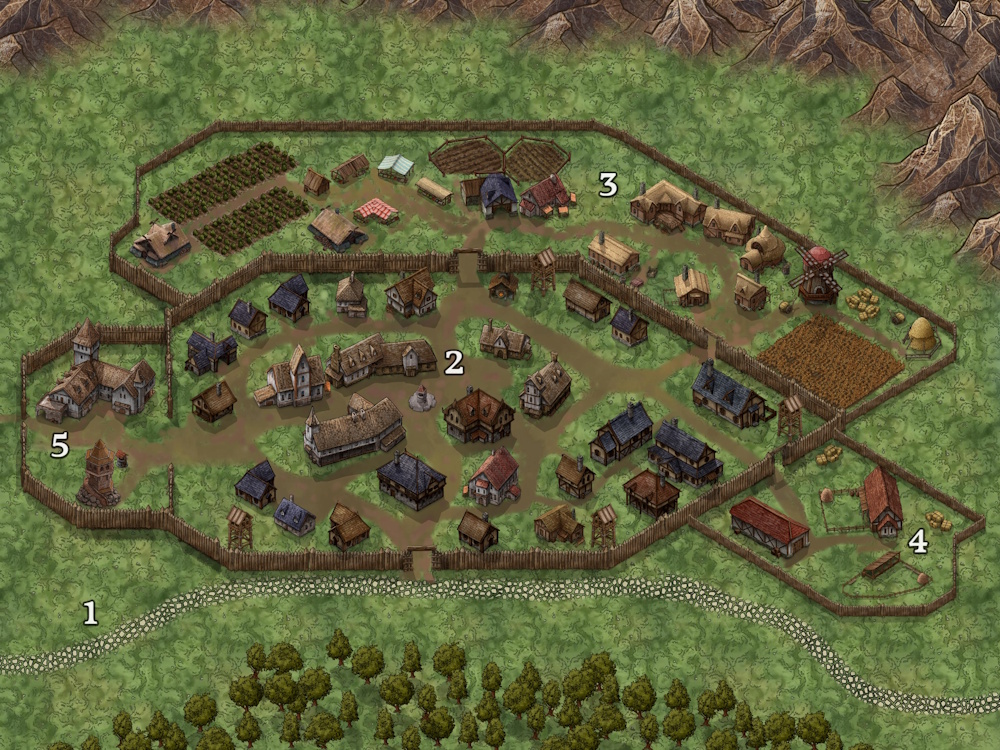
Task: Click the number 3 map marker
Action: point(608,184)
